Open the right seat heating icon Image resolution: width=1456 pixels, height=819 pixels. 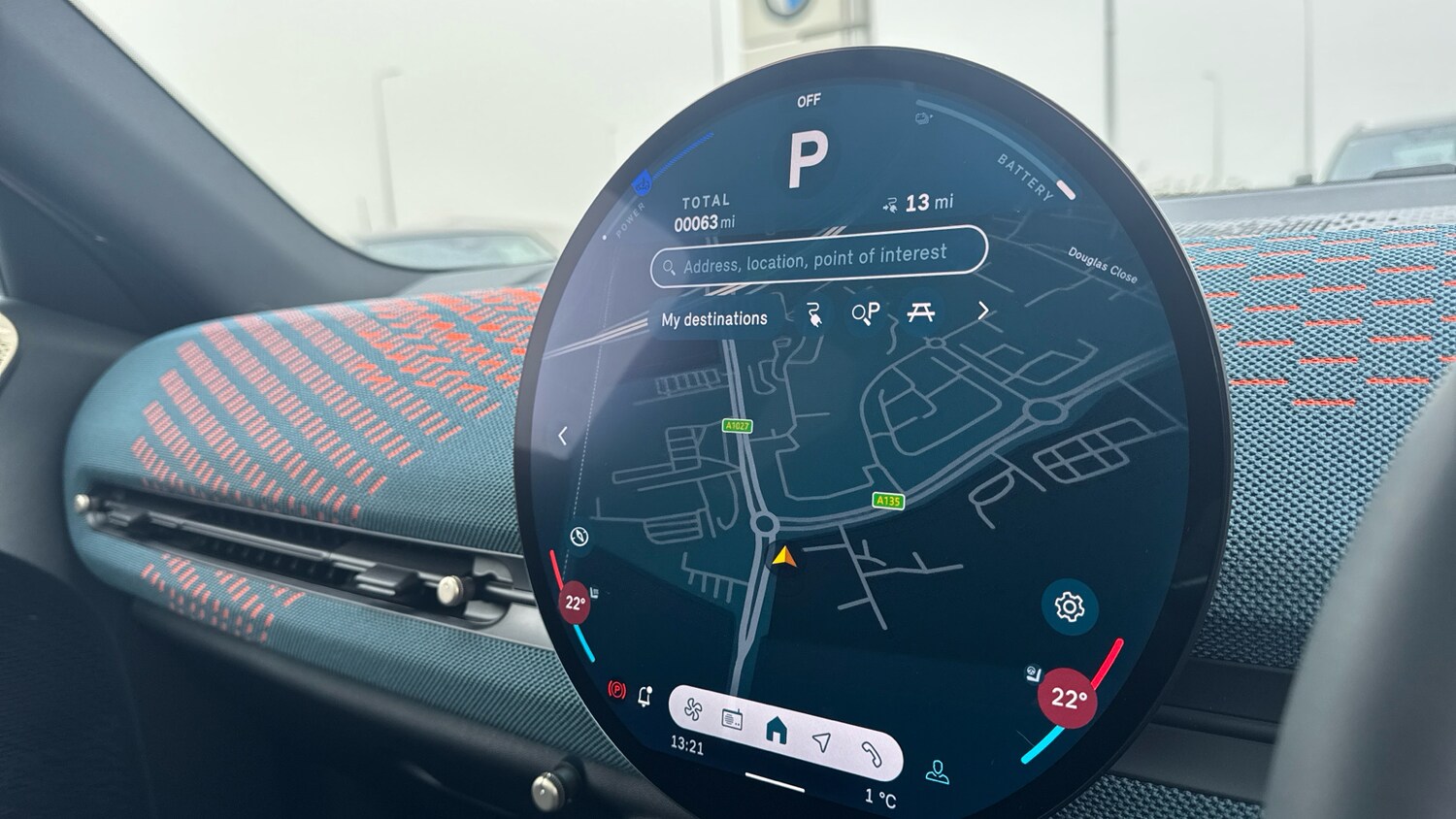click(1035, 673)
